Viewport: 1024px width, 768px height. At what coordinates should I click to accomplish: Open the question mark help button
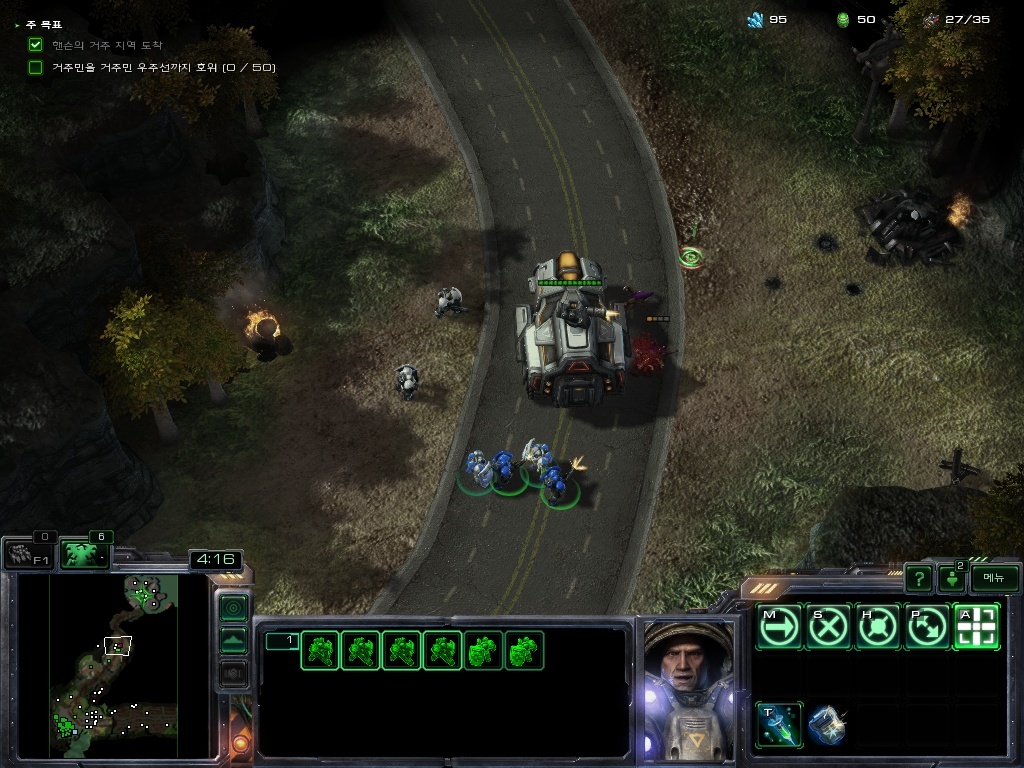pyautogui.click(x=918, y=578)
